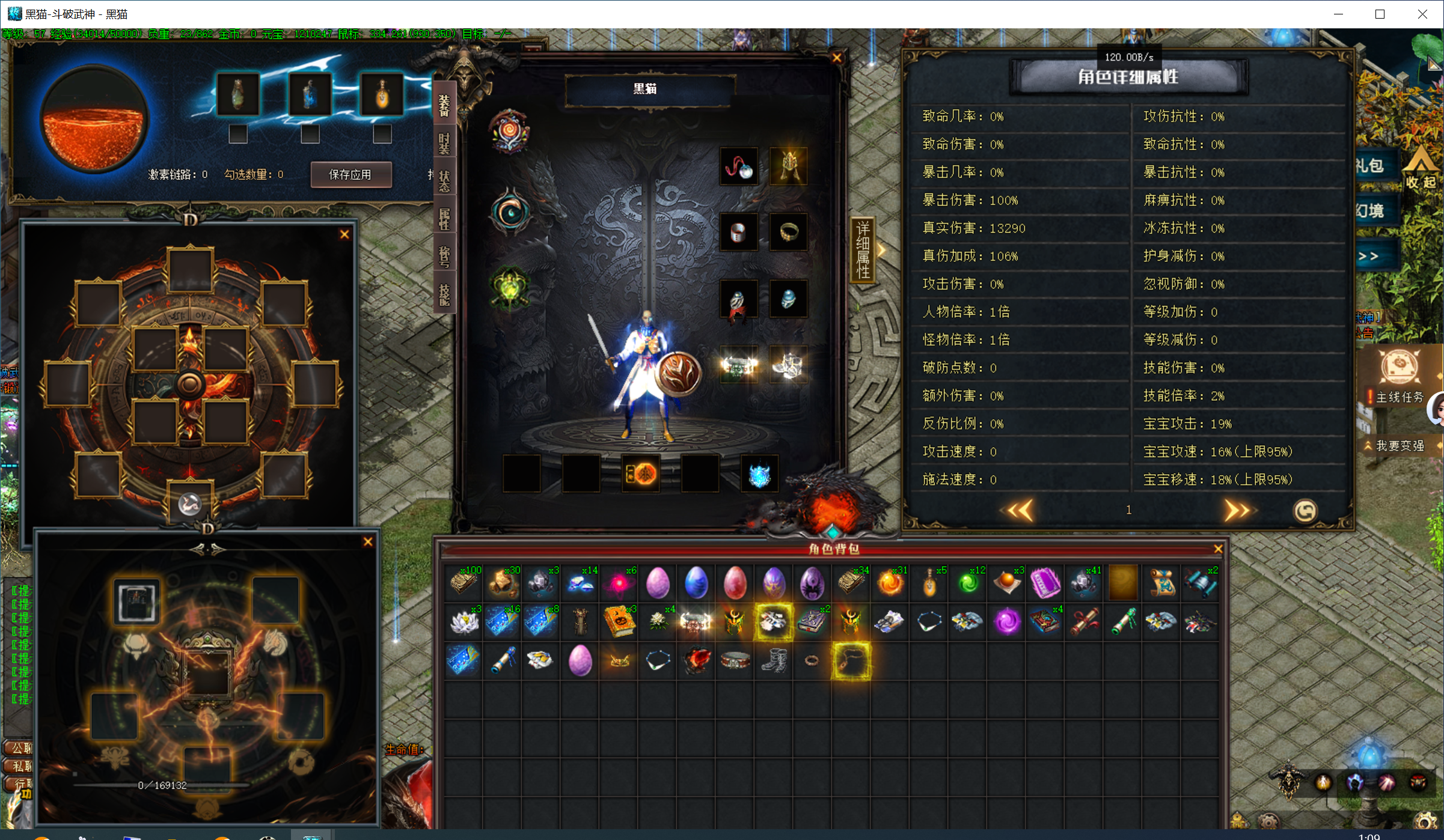The image size is (1444, 840).
Task: Close the 黑猫 character equipment panel
Action: [x=836, y=58]
